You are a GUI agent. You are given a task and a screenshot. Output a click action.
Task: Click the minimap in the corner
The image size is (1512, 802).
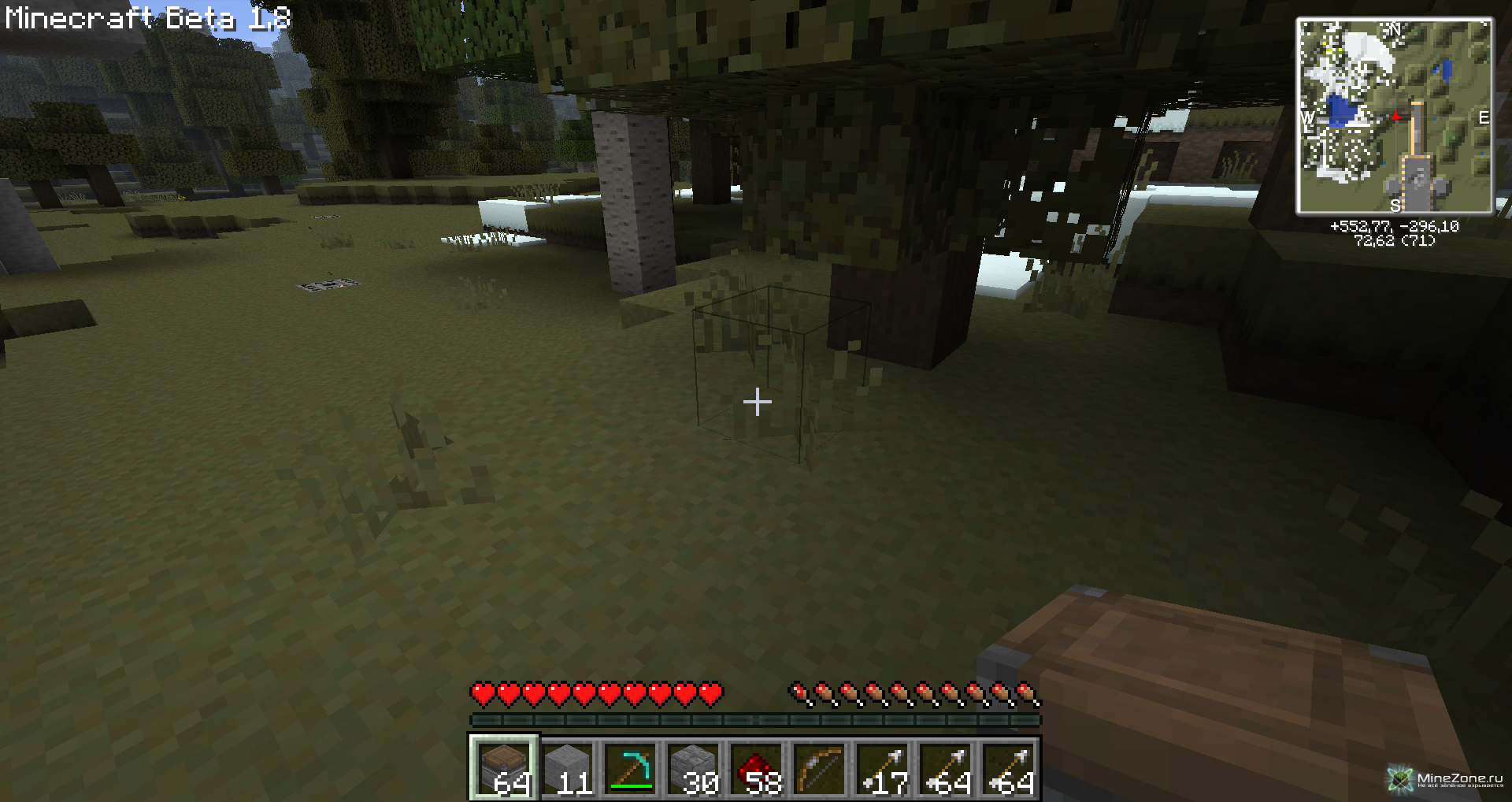[x=1394, y=117]
